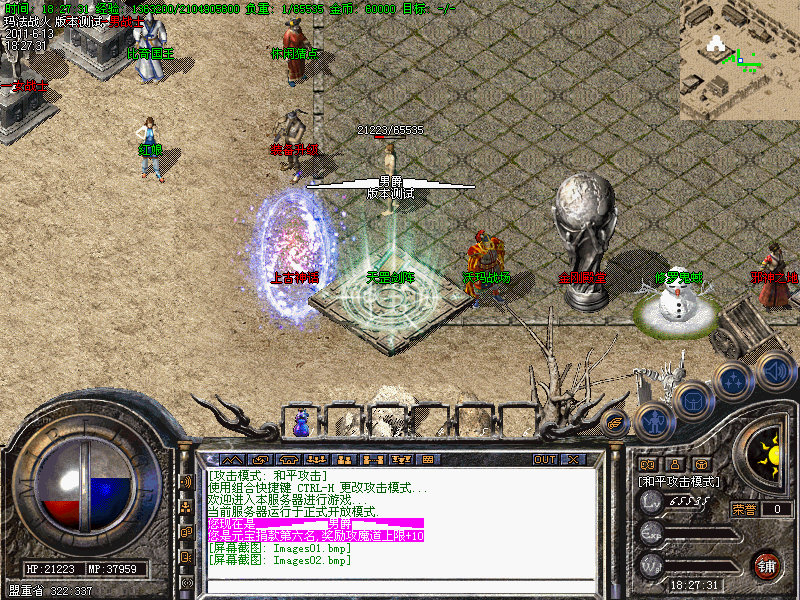Click the lowest chat side button with radio waves
The height and width of the screenshot is (600, 800).
point(186,581)
